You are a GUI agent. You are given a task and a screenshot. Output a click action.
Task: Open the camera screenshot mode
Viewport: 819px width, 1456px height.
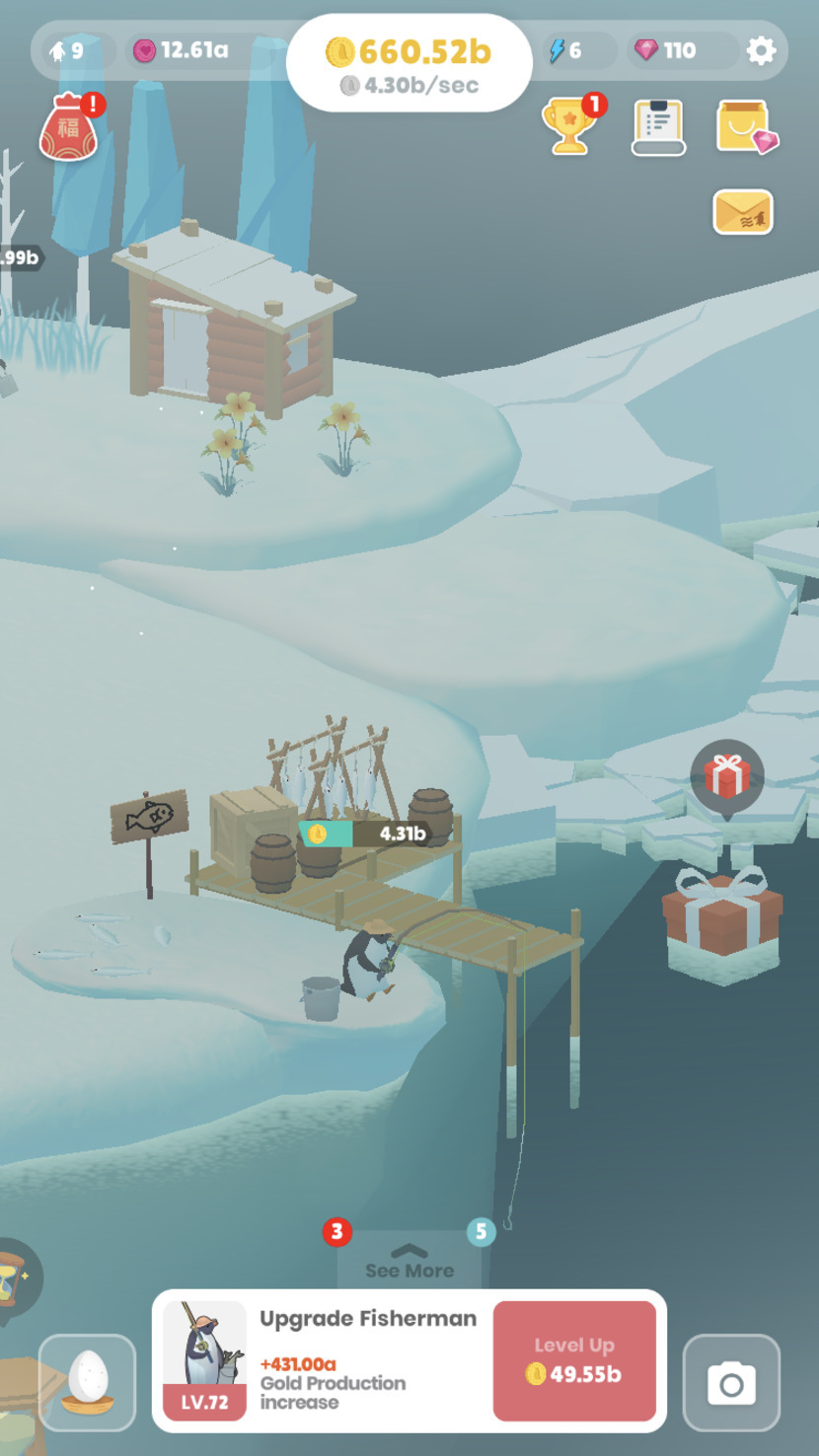click(x=731, y=1383)
